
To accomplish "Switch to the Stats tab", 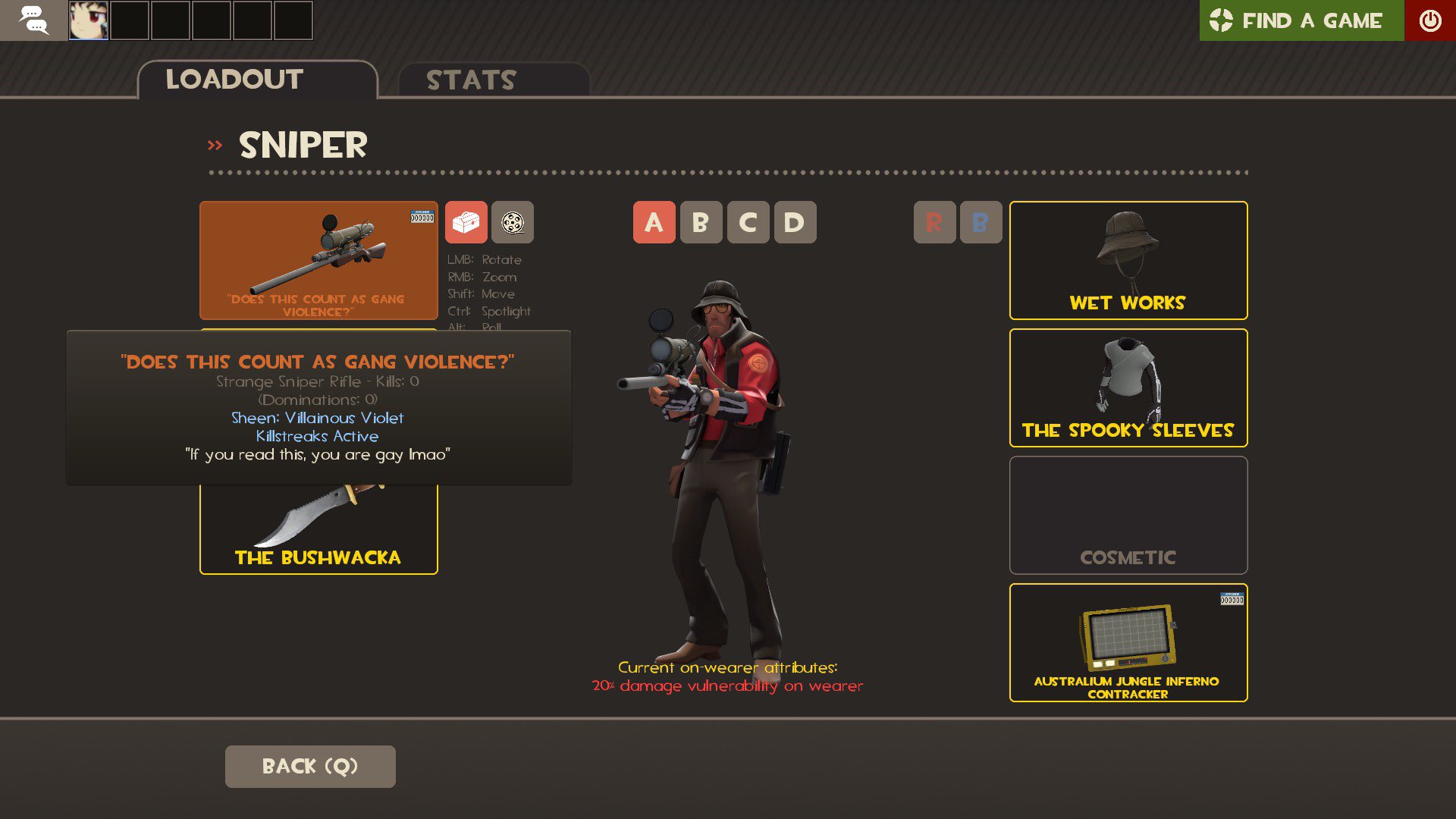I will point(493,80).
